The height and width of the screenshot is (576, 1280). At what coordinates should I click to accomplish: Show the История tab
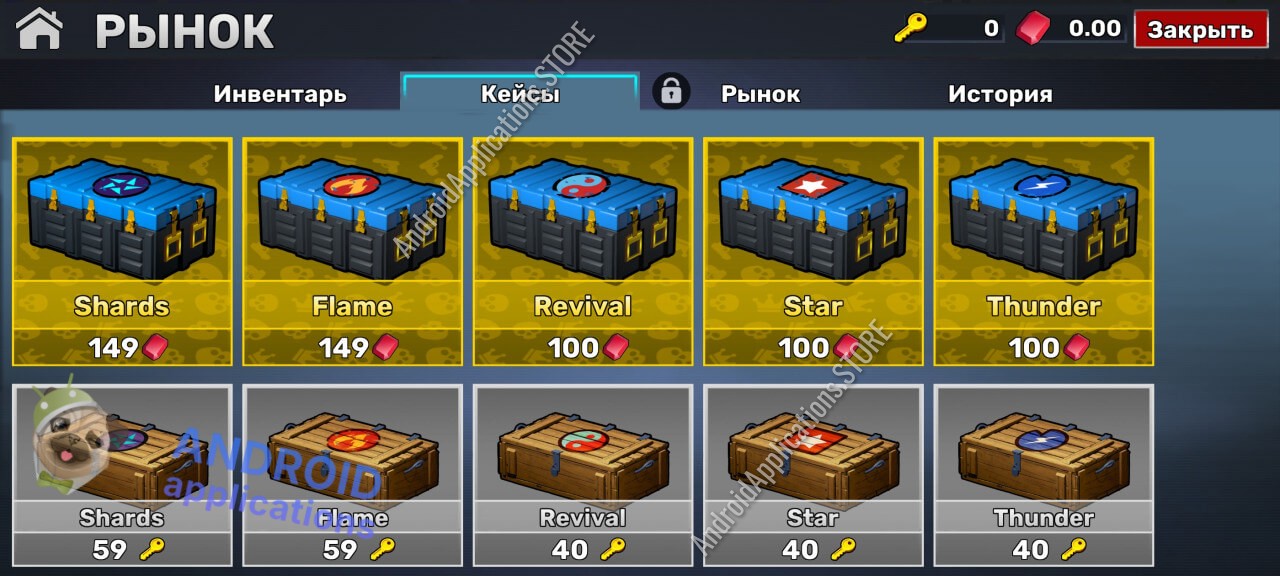(1000, 94)
